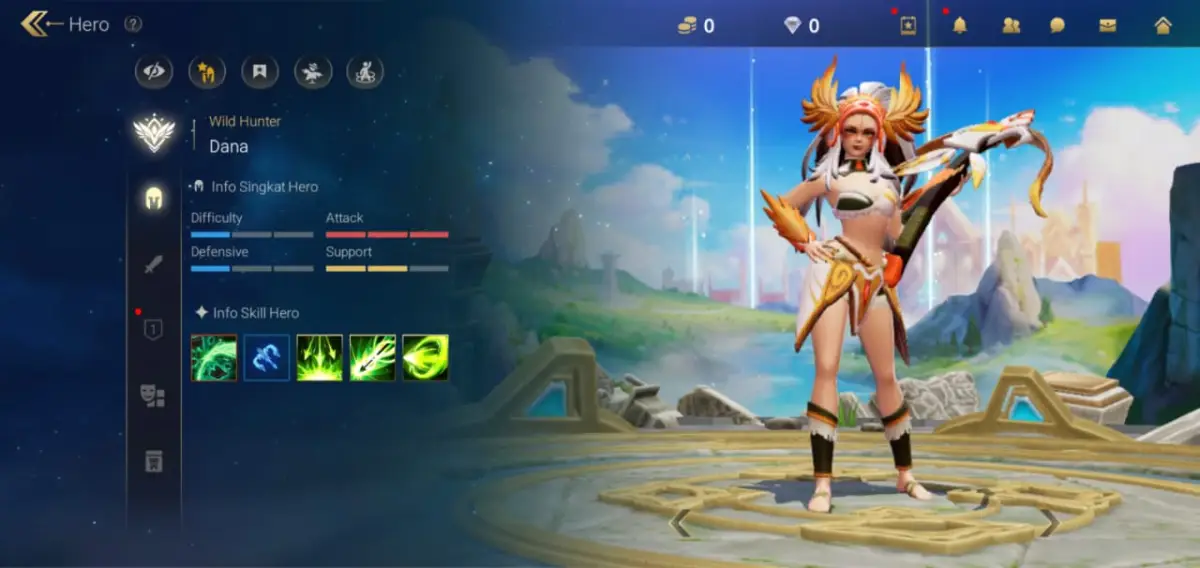Open the mail envelope icon
Screen dimensions: 1200x568
[x=1108, y=25]
